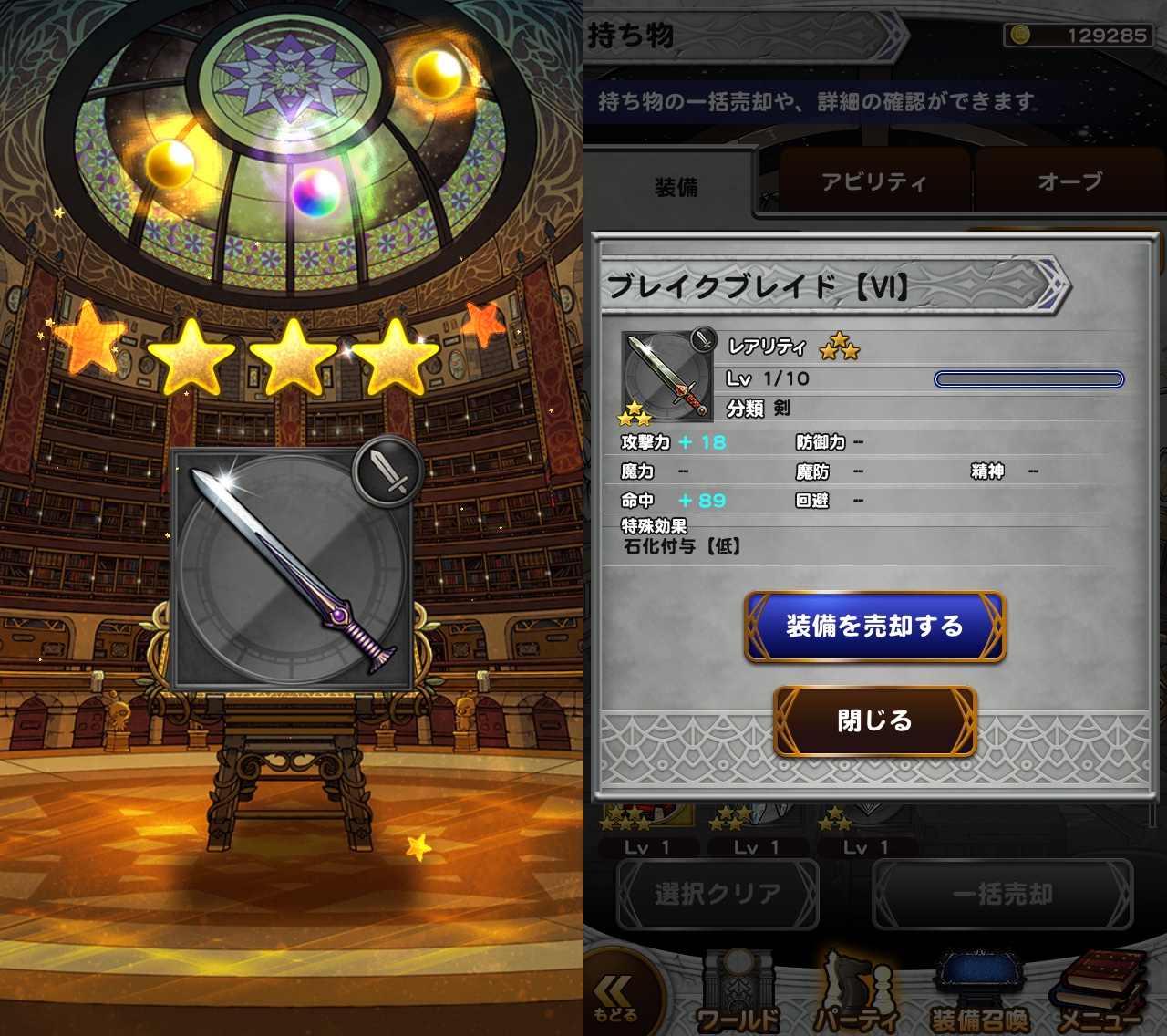Screen dimensions: 1167x1036
Task: Switch to the アビリティ tab
Action: [873, 182]
